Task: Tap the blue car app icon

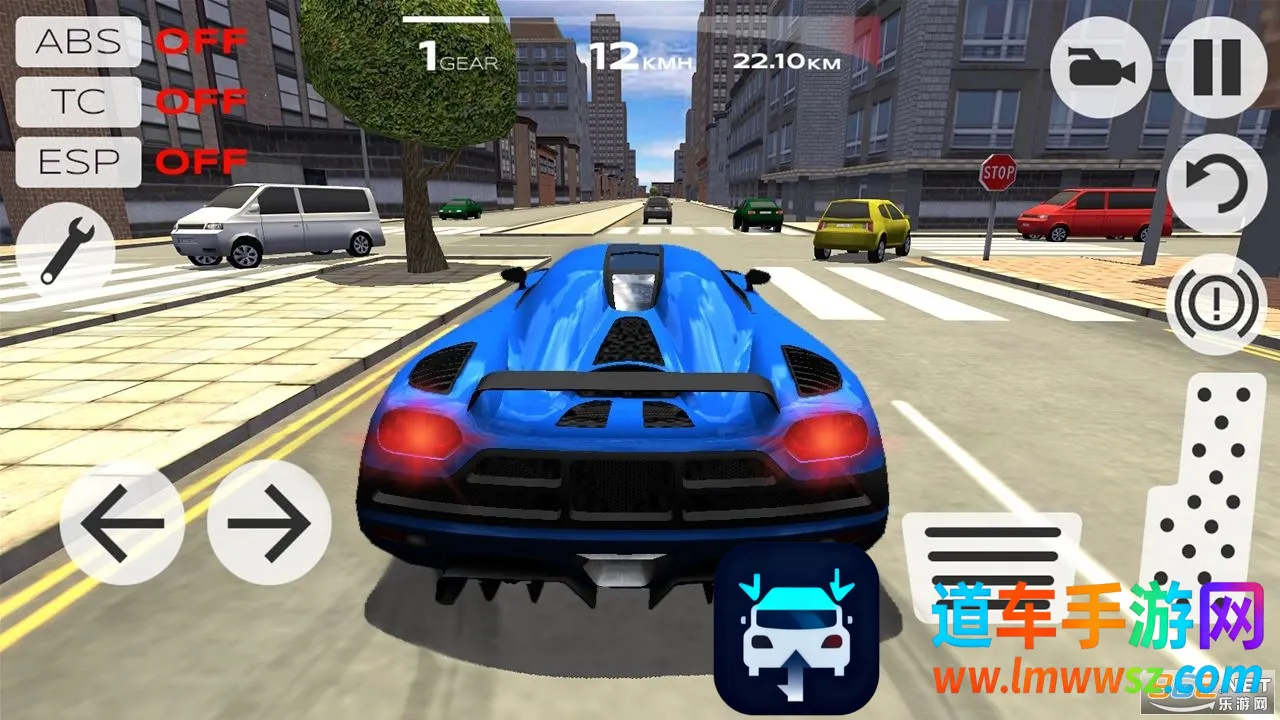Action: [797, 629]
